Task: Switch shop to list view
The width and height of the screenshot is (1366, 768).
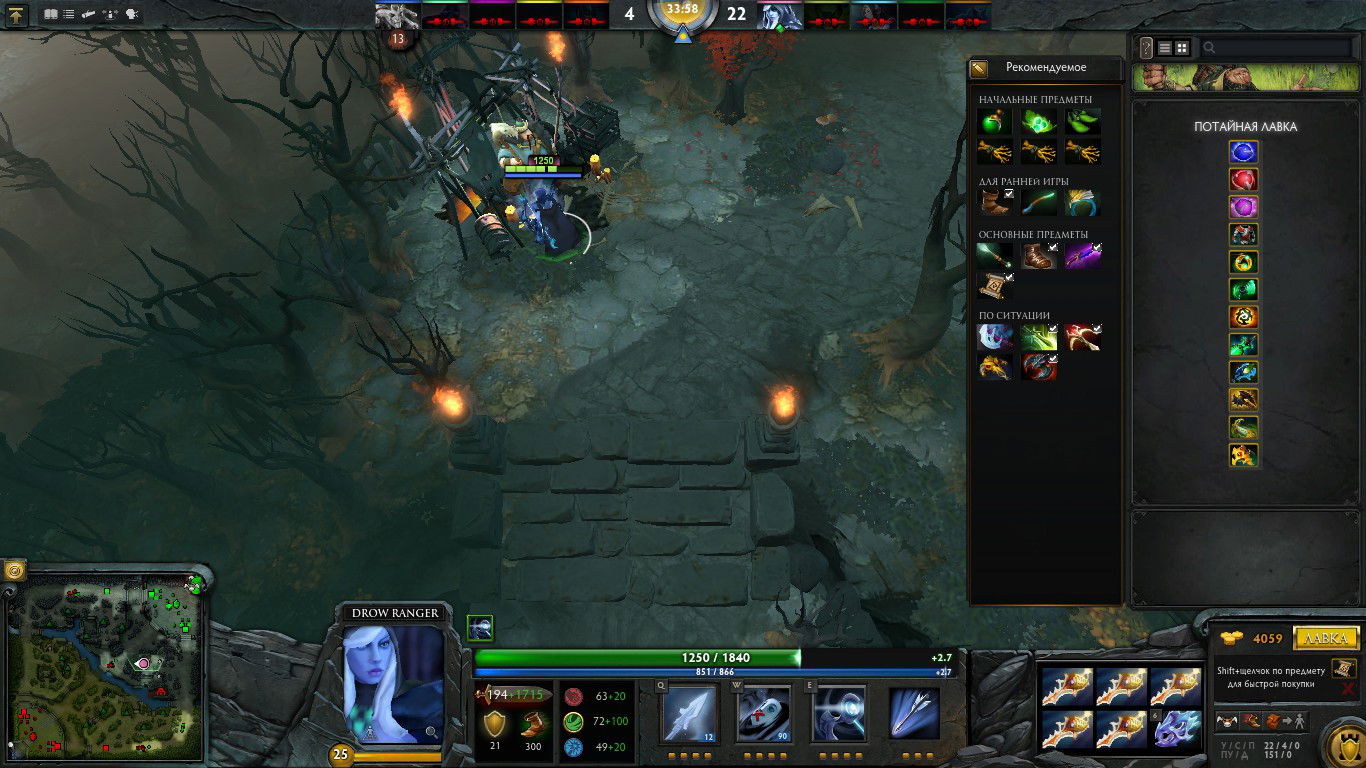Action: 1165,47
